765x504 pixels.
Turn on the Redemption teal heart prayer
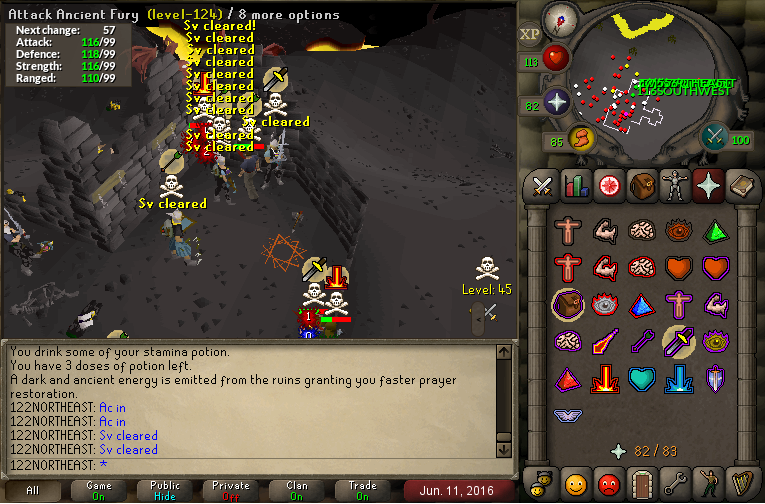pyautogui.click(x=641, y=380)
